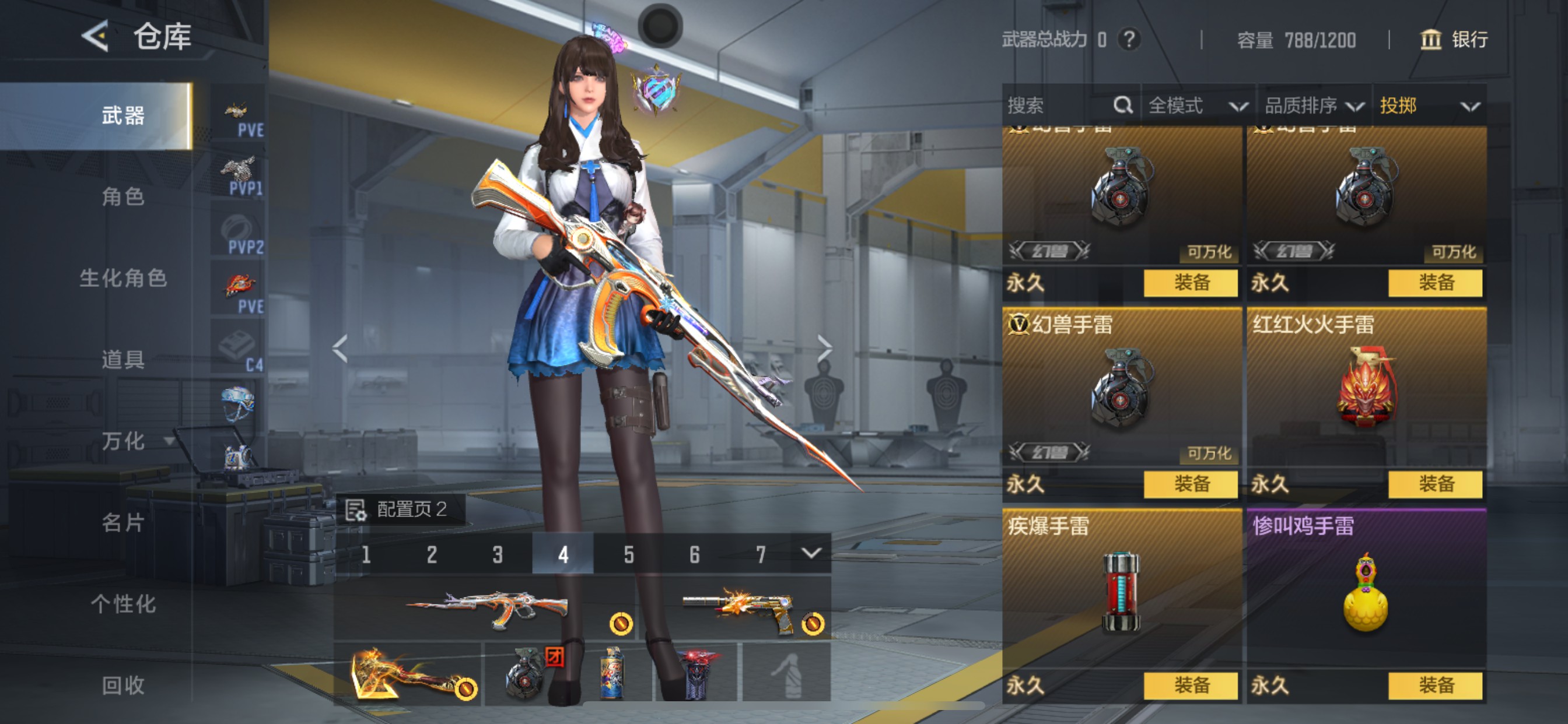The width and height of the screenshot is (1568, 724).
Task: Open the 角色 category
Action: click(123, 196)
